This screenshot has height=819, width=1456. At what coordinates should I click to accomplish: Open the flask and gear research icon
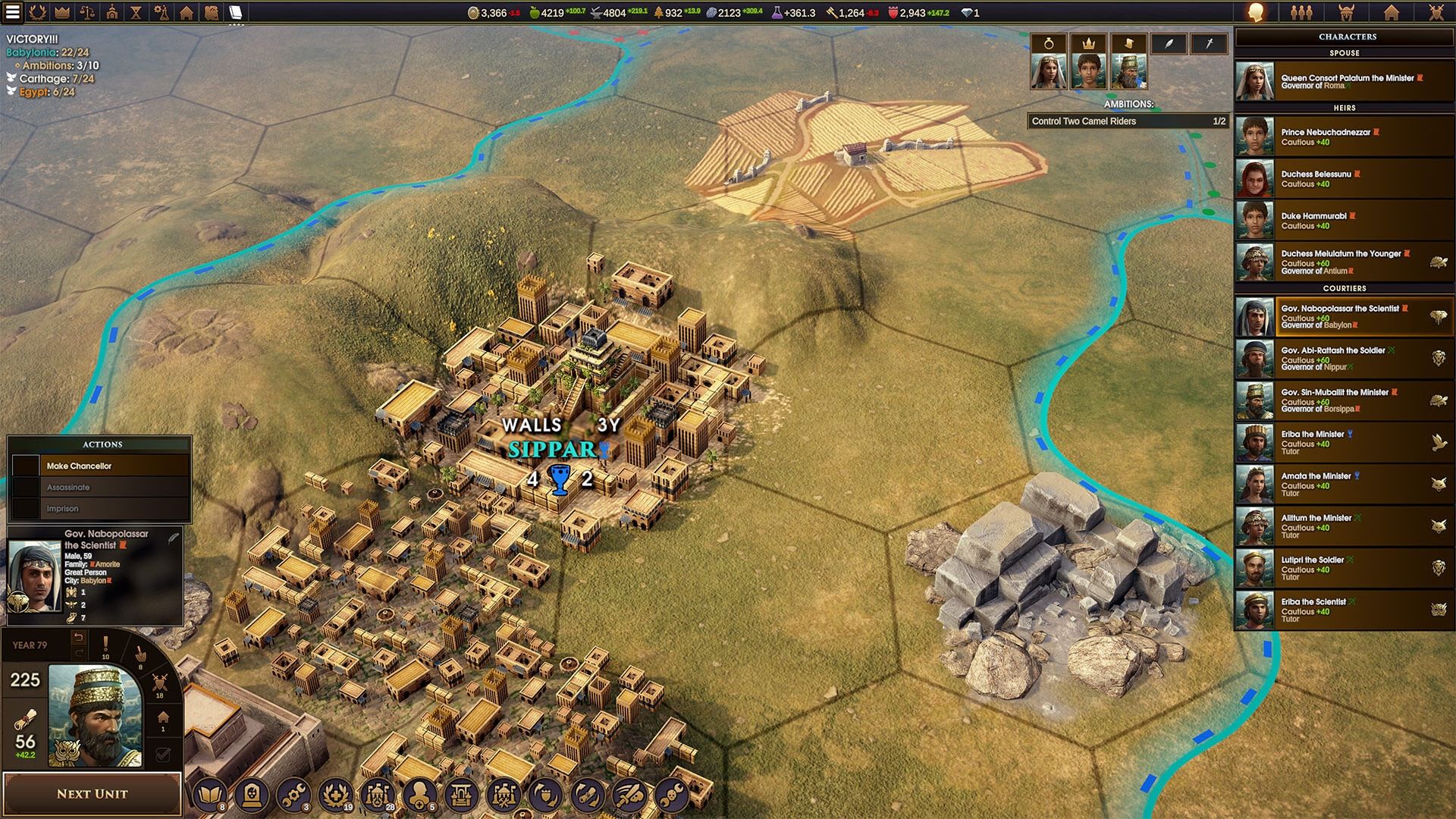(x=161, y=12)
